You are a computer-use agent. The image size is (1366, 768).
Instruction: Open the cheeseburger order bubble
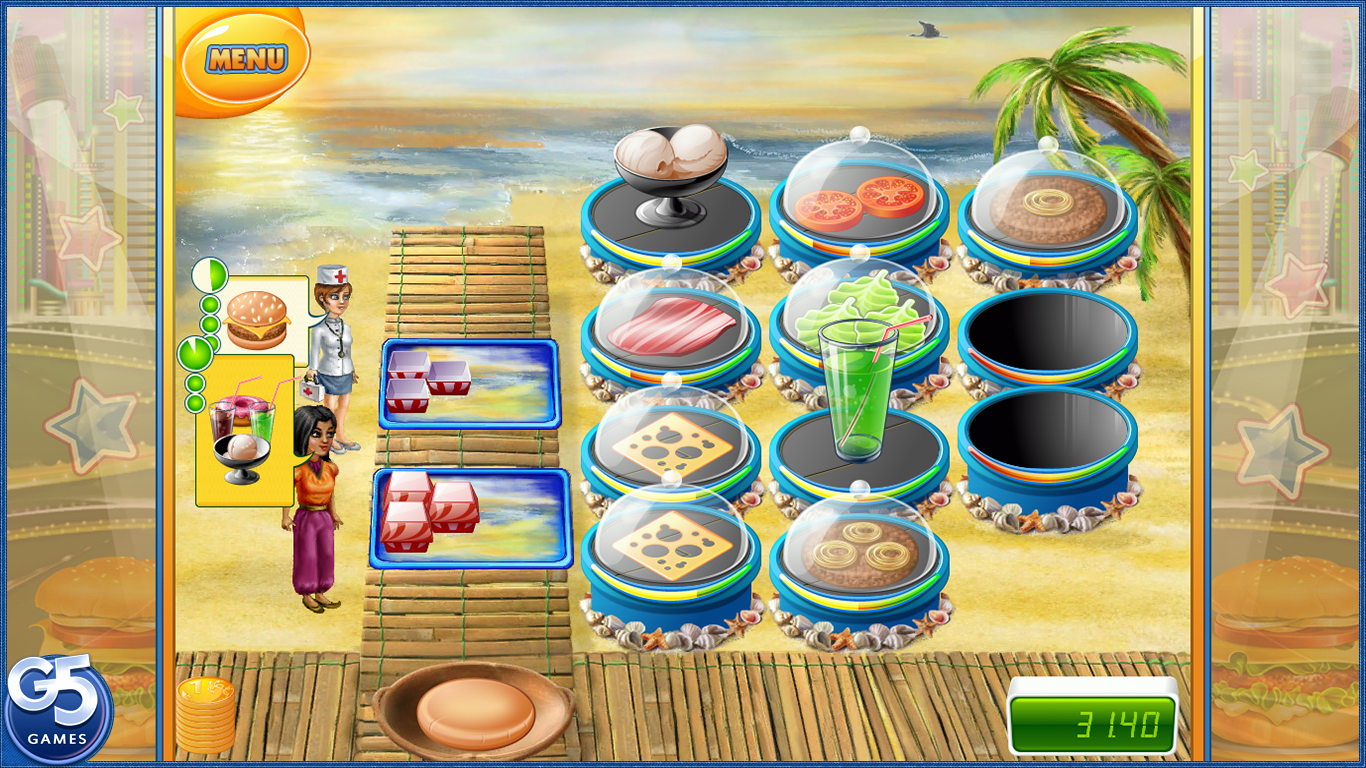pos(258,318)
